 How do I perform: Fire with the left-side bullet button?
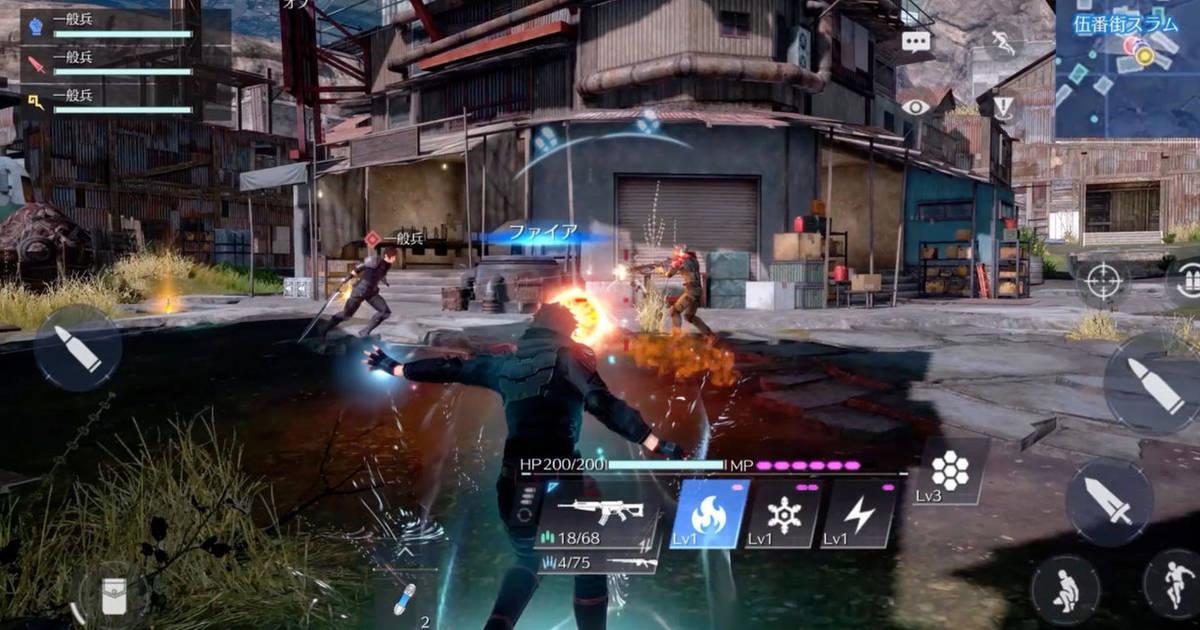pos(78,348)
